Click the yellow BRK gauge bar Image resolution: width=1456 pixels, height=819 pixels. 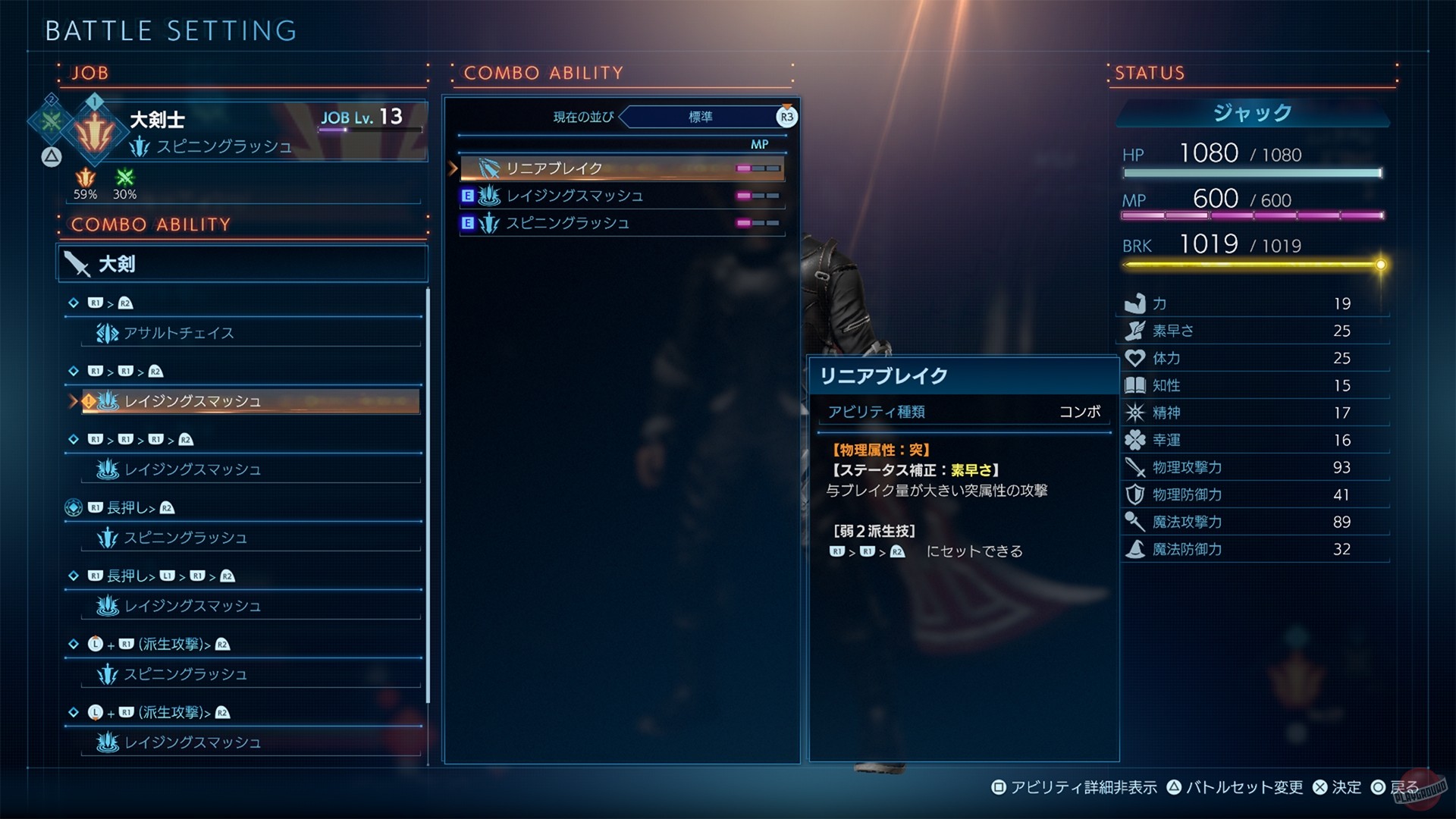(1251, 265)
